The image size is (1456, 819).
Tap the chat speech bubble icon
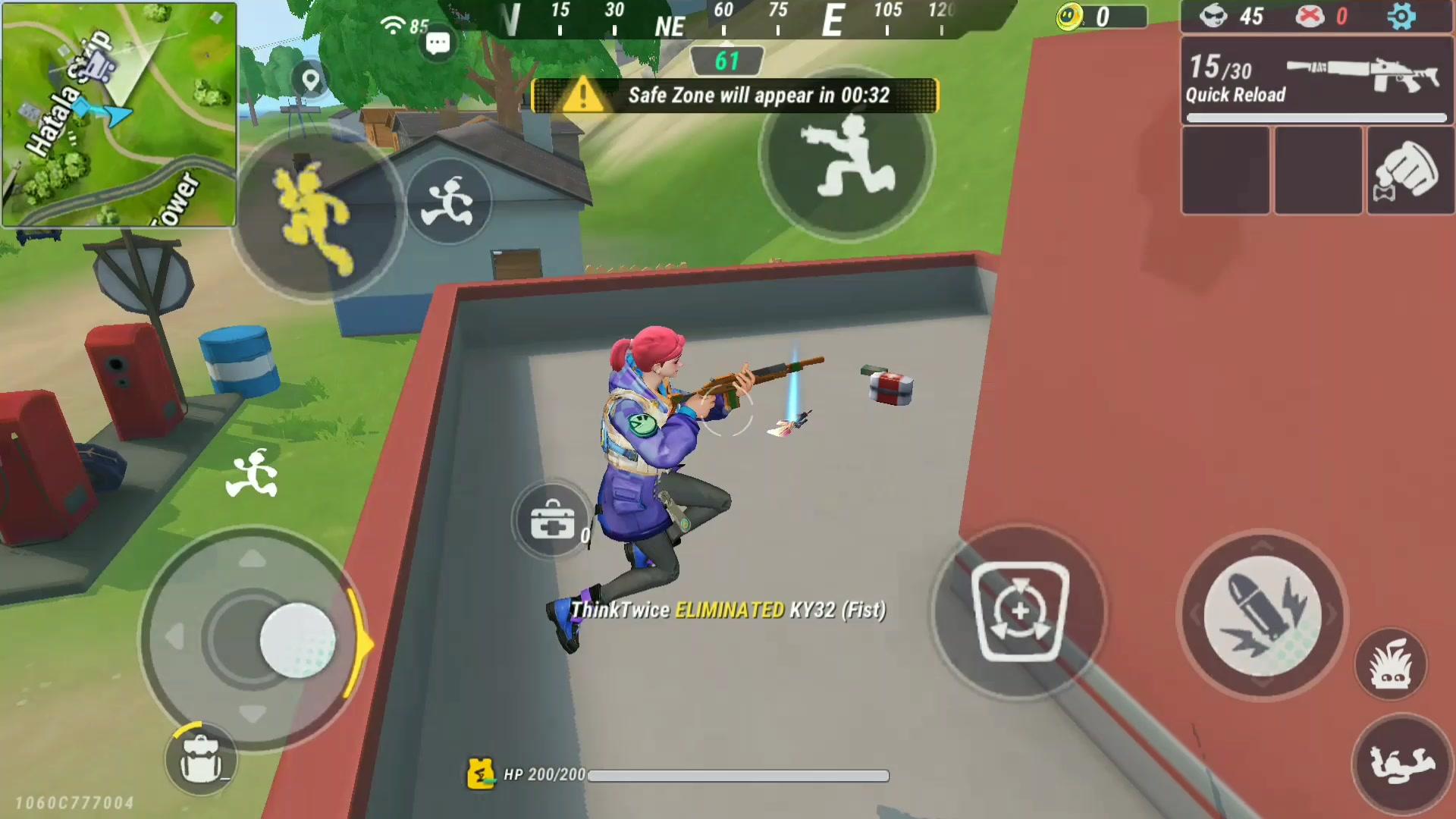point(438,43)
